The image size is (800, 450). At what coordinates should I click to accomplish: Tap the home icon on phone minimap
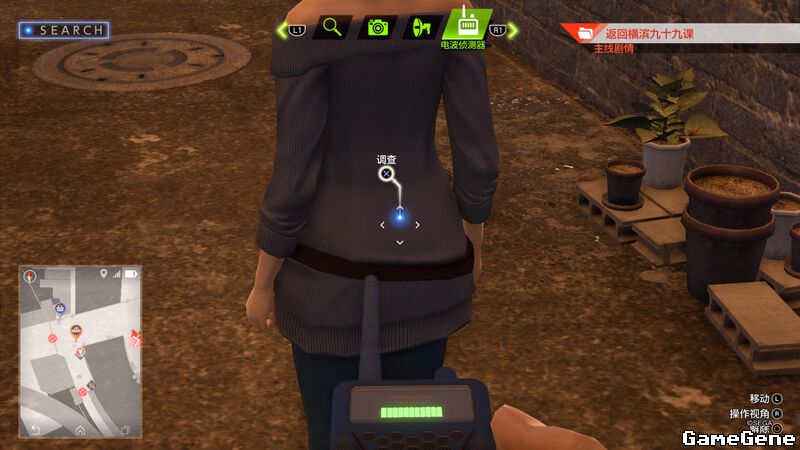click(80, 430)
